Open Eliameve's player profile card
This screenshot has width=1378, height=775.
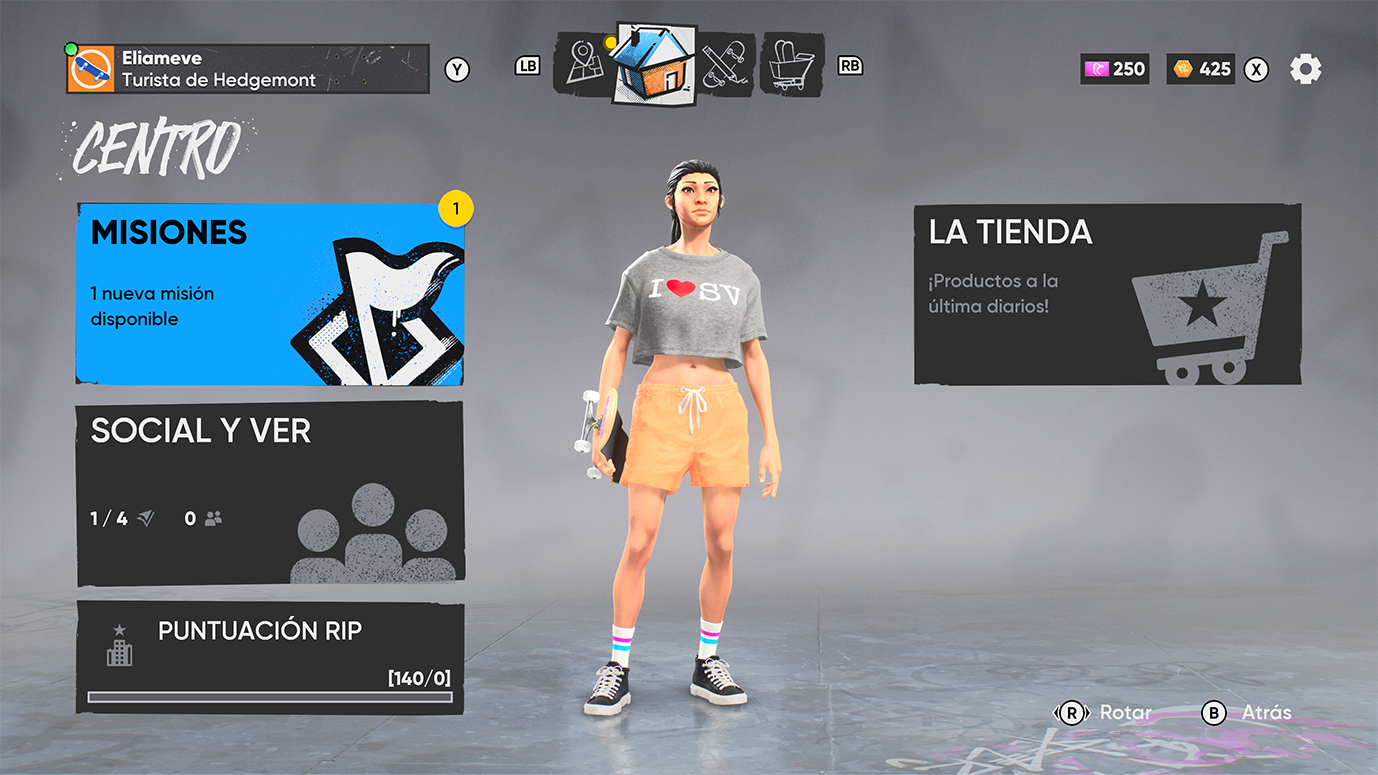[x=248, y=69]
